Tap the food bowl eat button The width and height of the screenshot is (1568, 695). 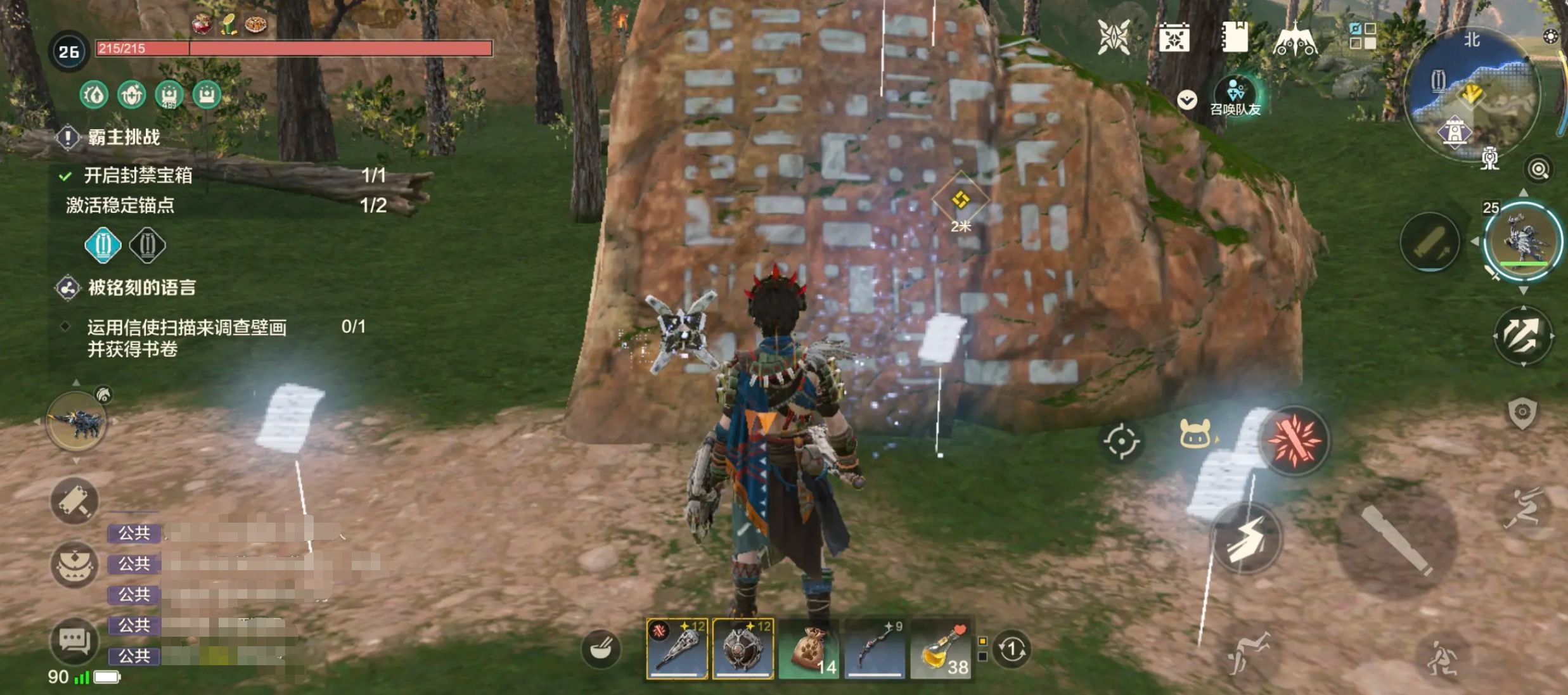click(600, 649)
